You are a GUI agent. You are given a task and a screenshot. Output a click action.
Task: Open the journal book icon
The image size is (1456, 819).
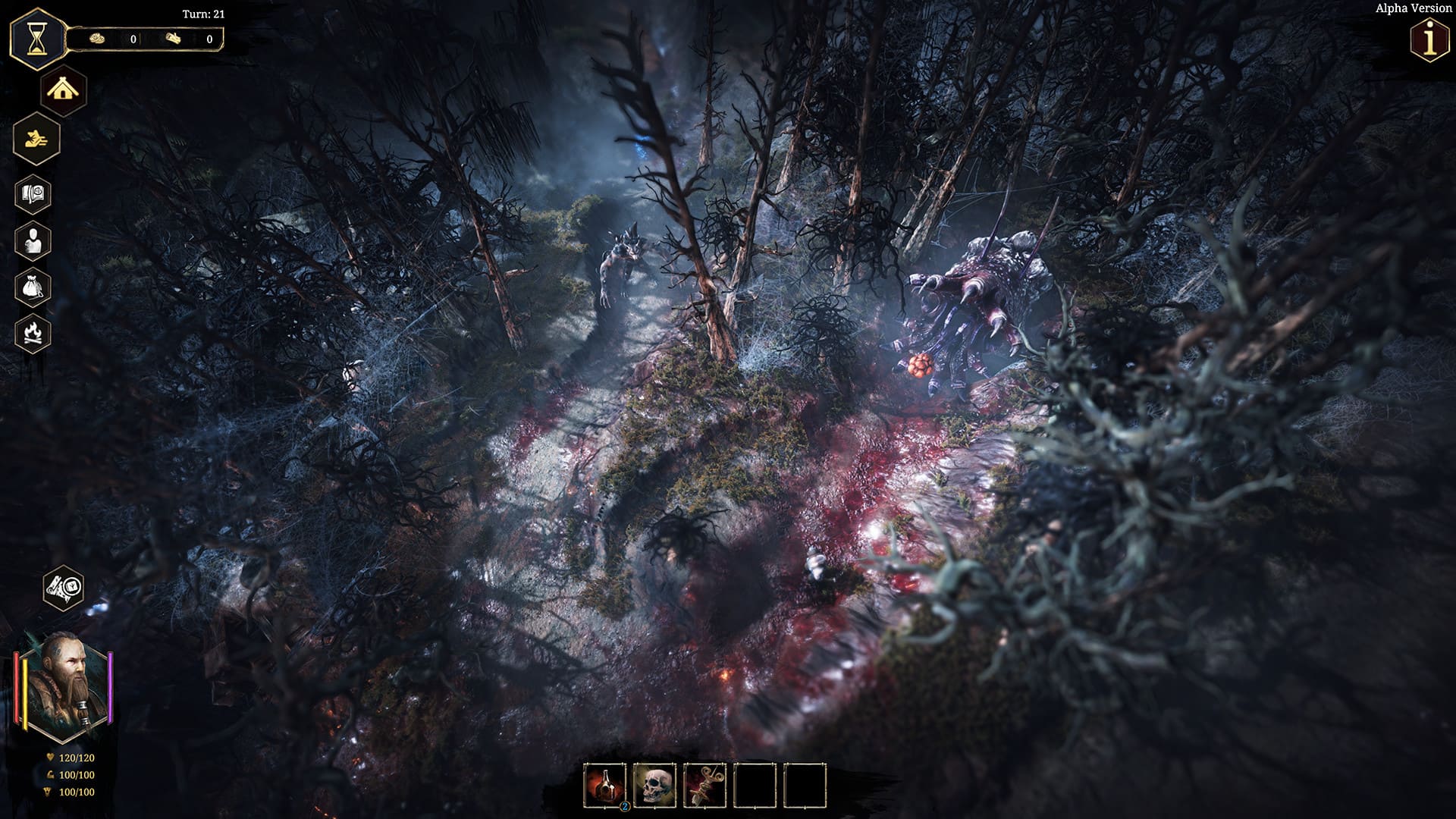(33, 194)
